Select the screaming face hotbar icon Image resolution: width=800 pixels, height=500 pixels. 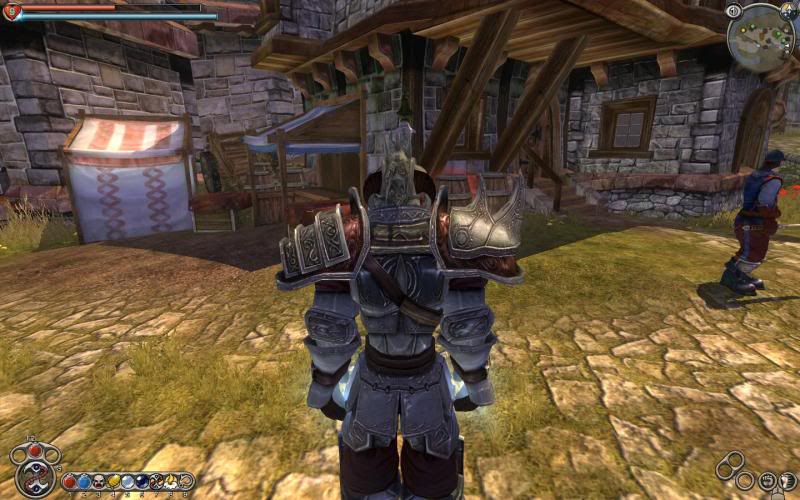click(x=99, y=482)
